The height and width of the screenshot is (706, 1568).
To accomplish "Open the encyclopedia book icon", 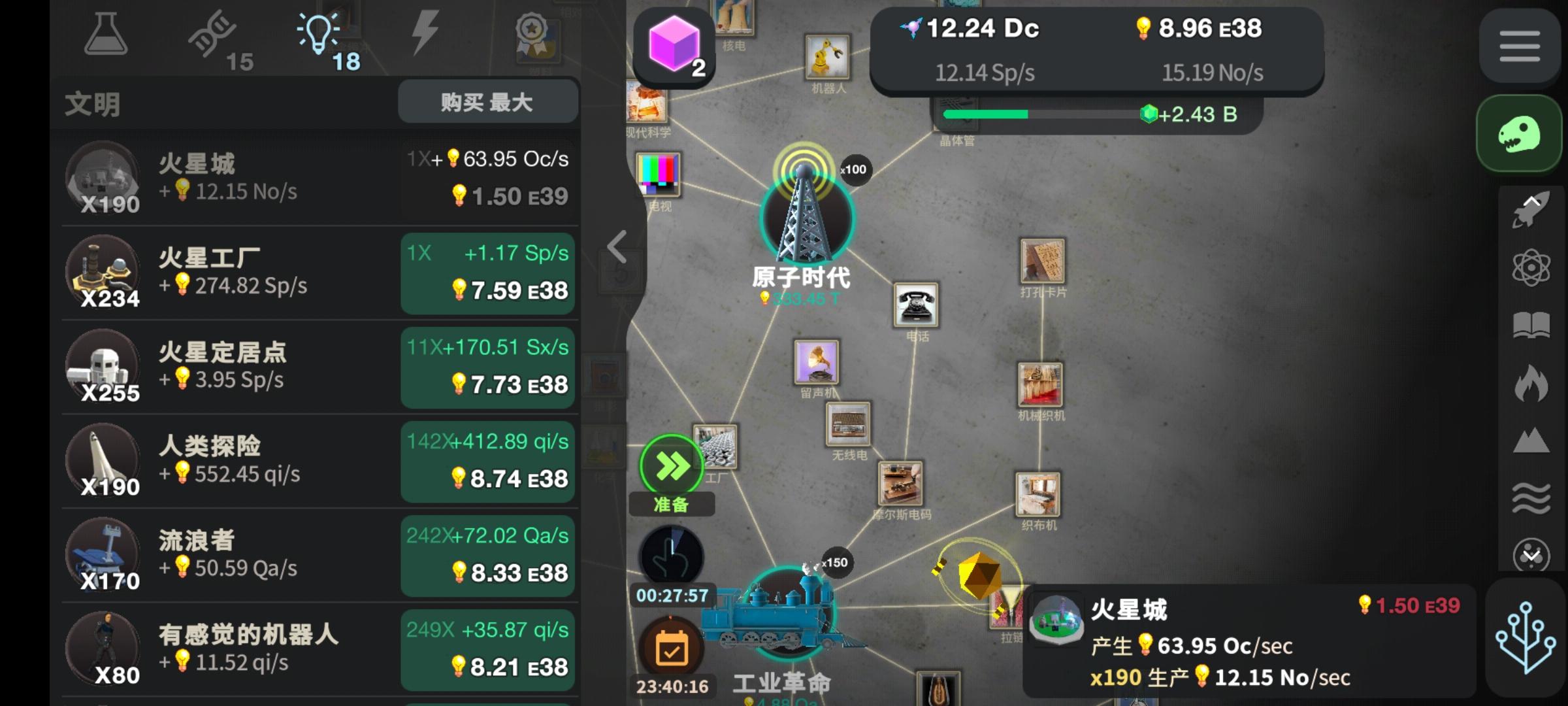I will click(1530, 324).
